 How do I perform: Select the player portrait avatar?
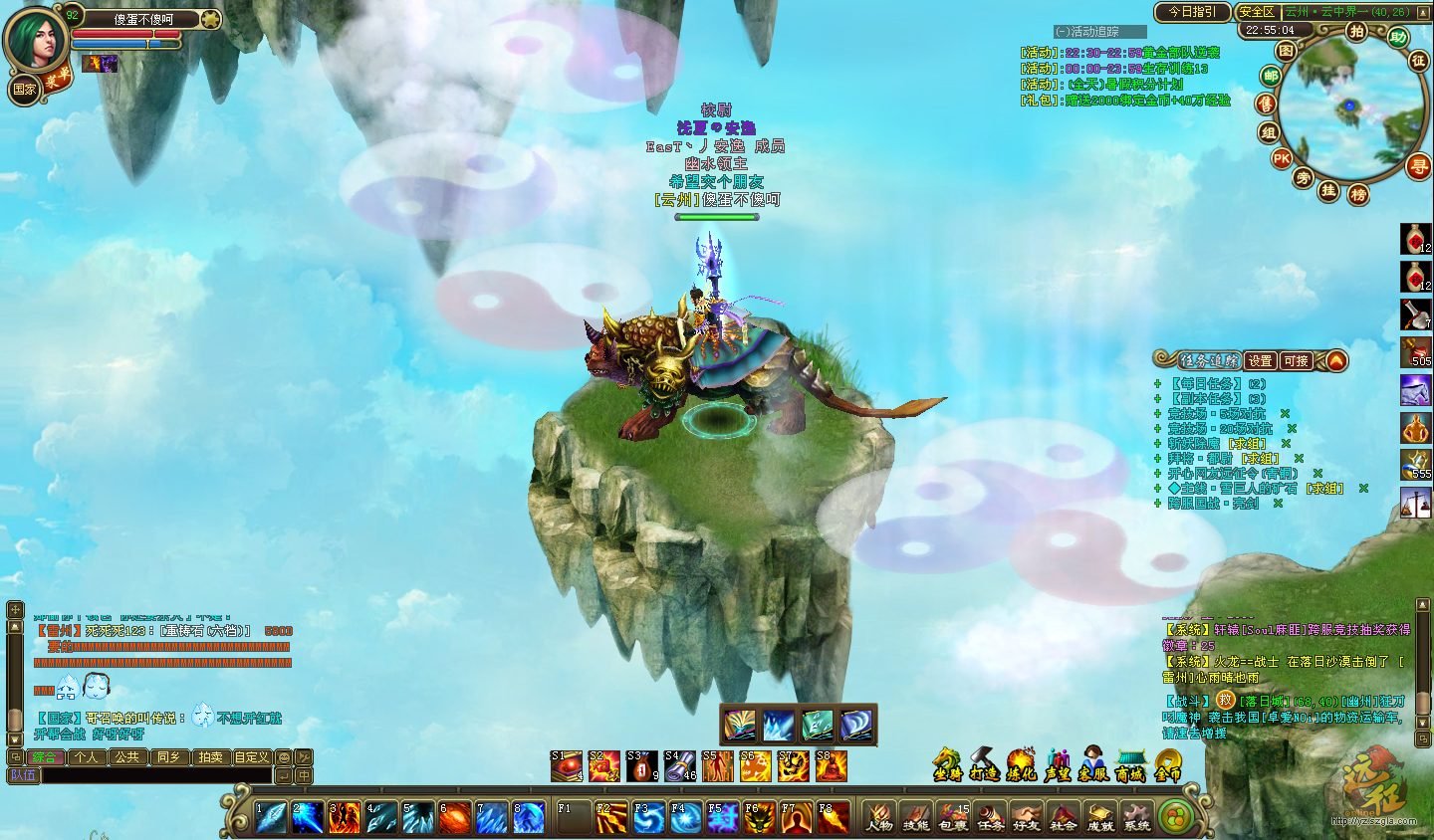36,40
